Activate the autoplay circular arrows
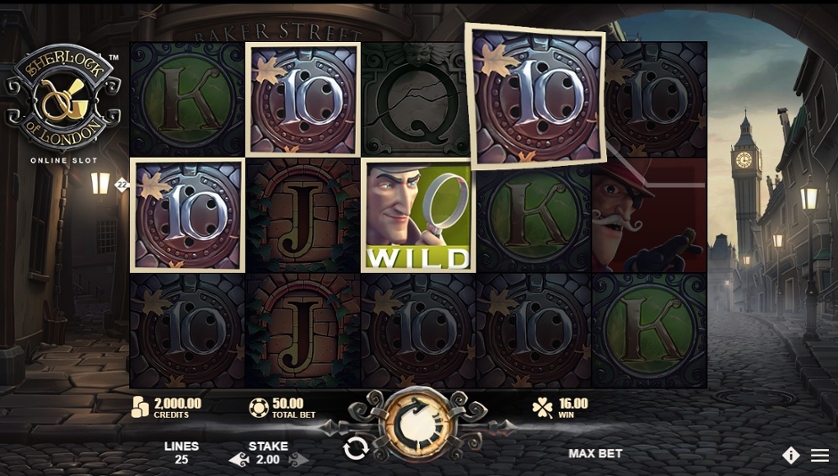Image resolution: width=838 pixels, height=476 pixels. [x=355, y=448]
